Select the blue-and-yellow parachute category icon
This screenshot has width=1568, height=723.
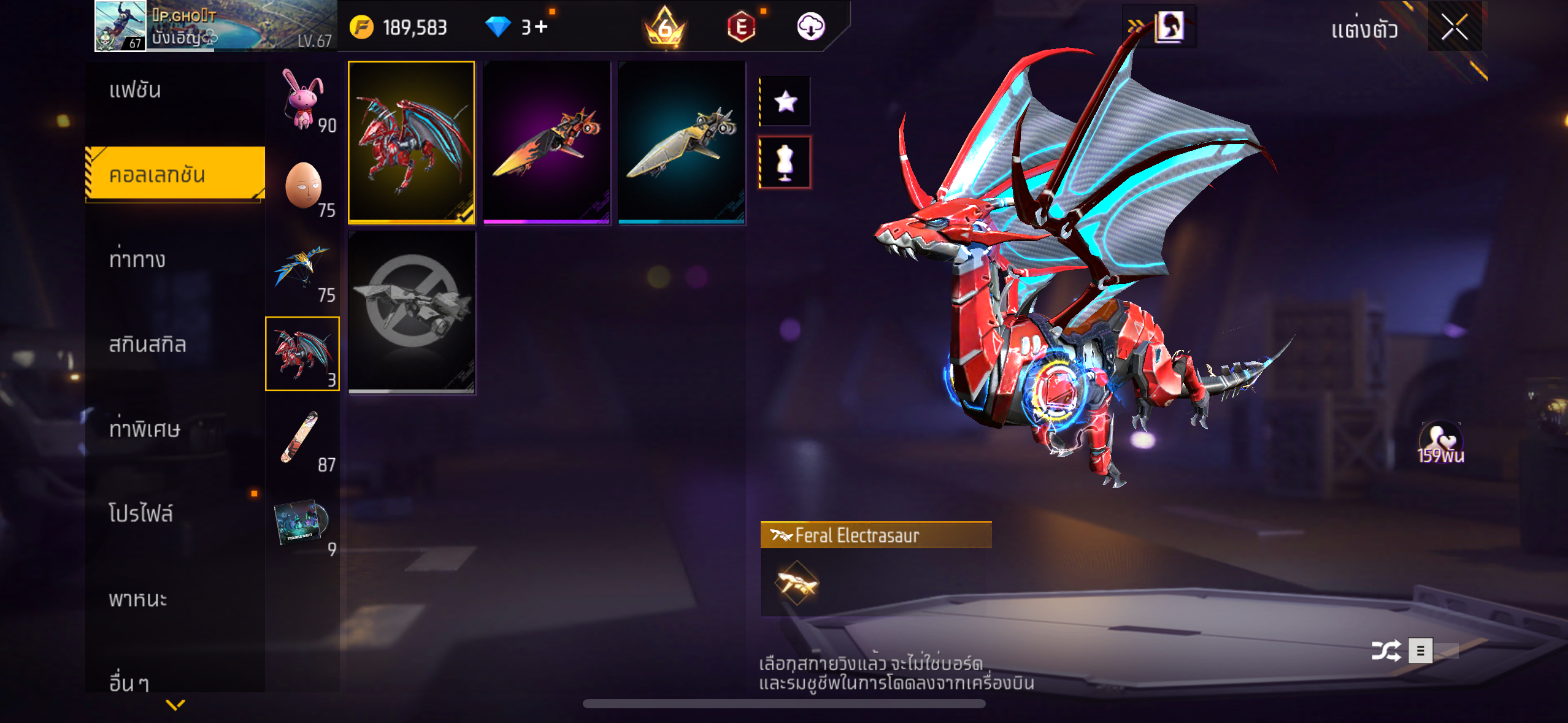pos(301,269)
